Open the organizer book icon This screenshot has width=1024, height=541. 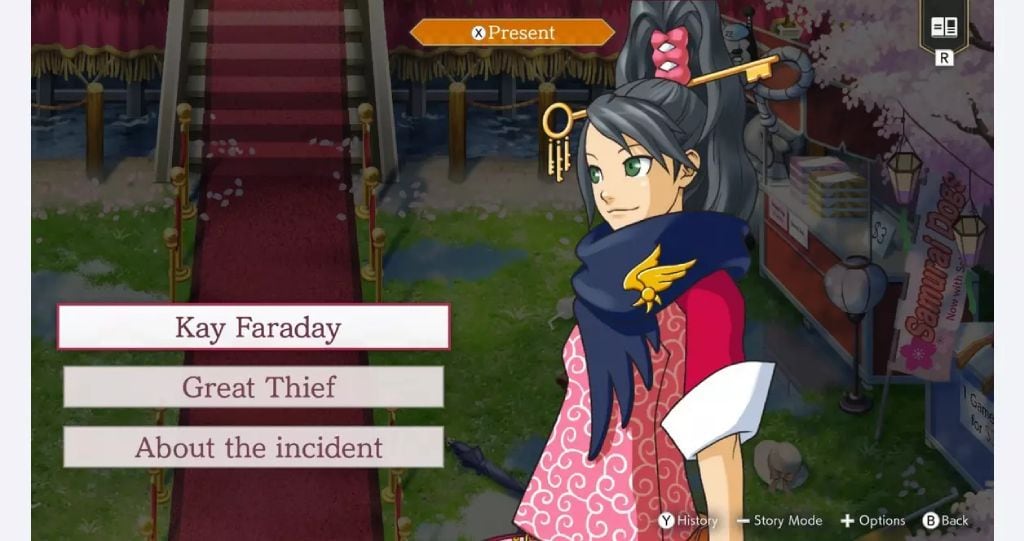coord(944,28)
